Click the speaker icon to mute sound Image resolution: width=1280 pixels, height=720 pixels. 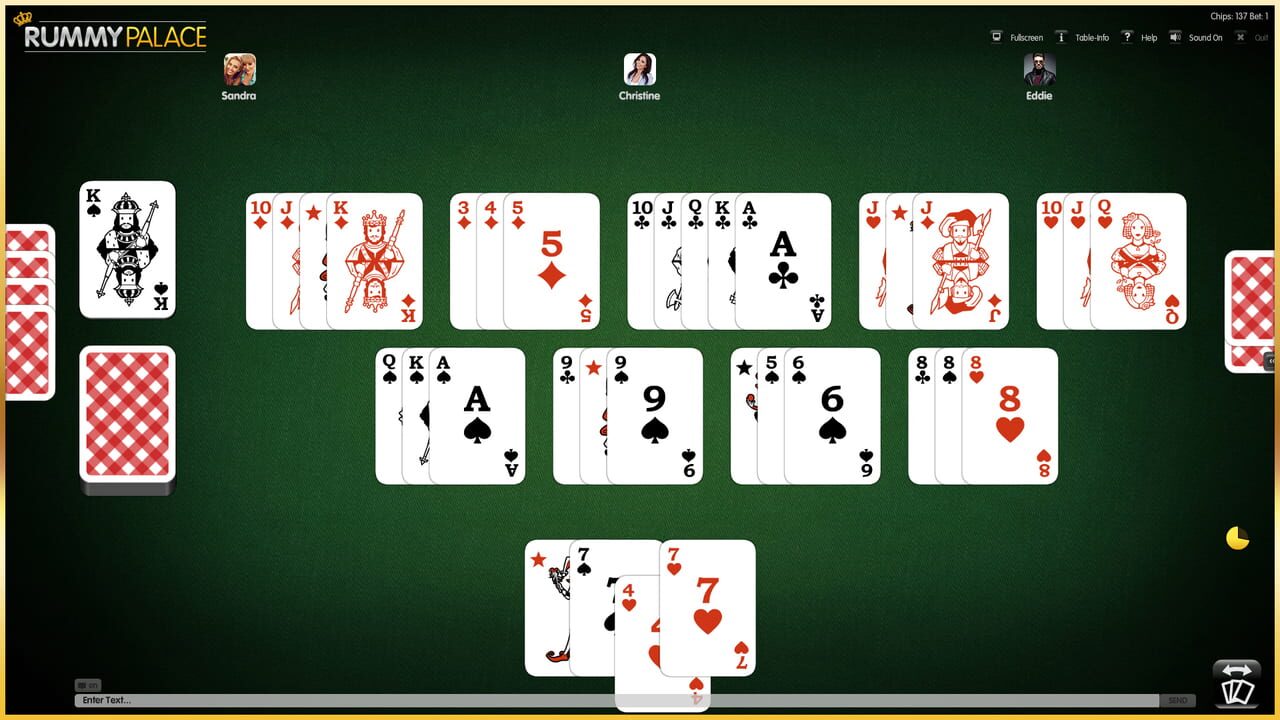point(1174,37)
